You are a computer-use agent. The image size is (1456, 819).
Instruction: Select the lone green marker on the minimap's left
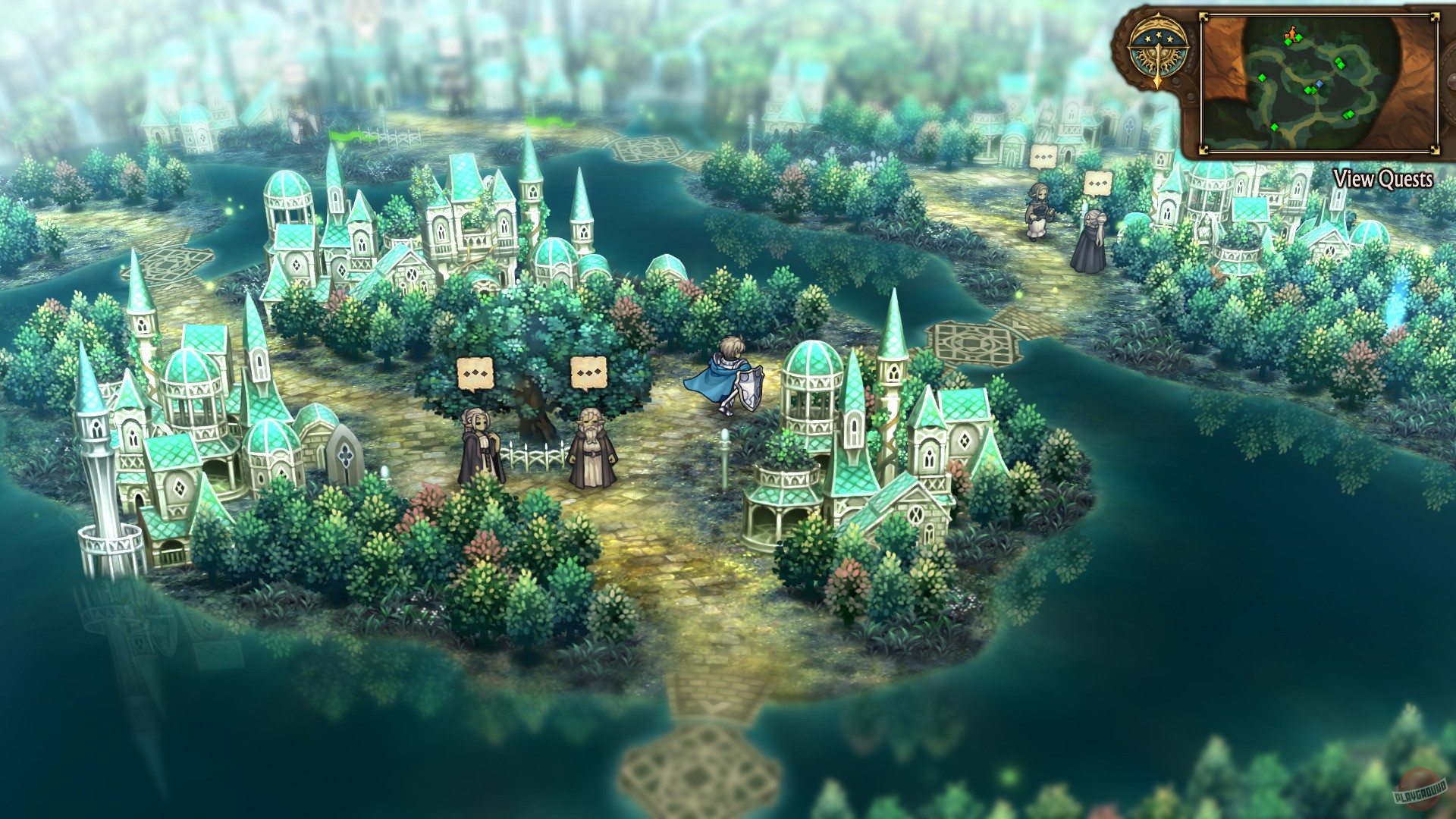click(x=1262, y=78)
